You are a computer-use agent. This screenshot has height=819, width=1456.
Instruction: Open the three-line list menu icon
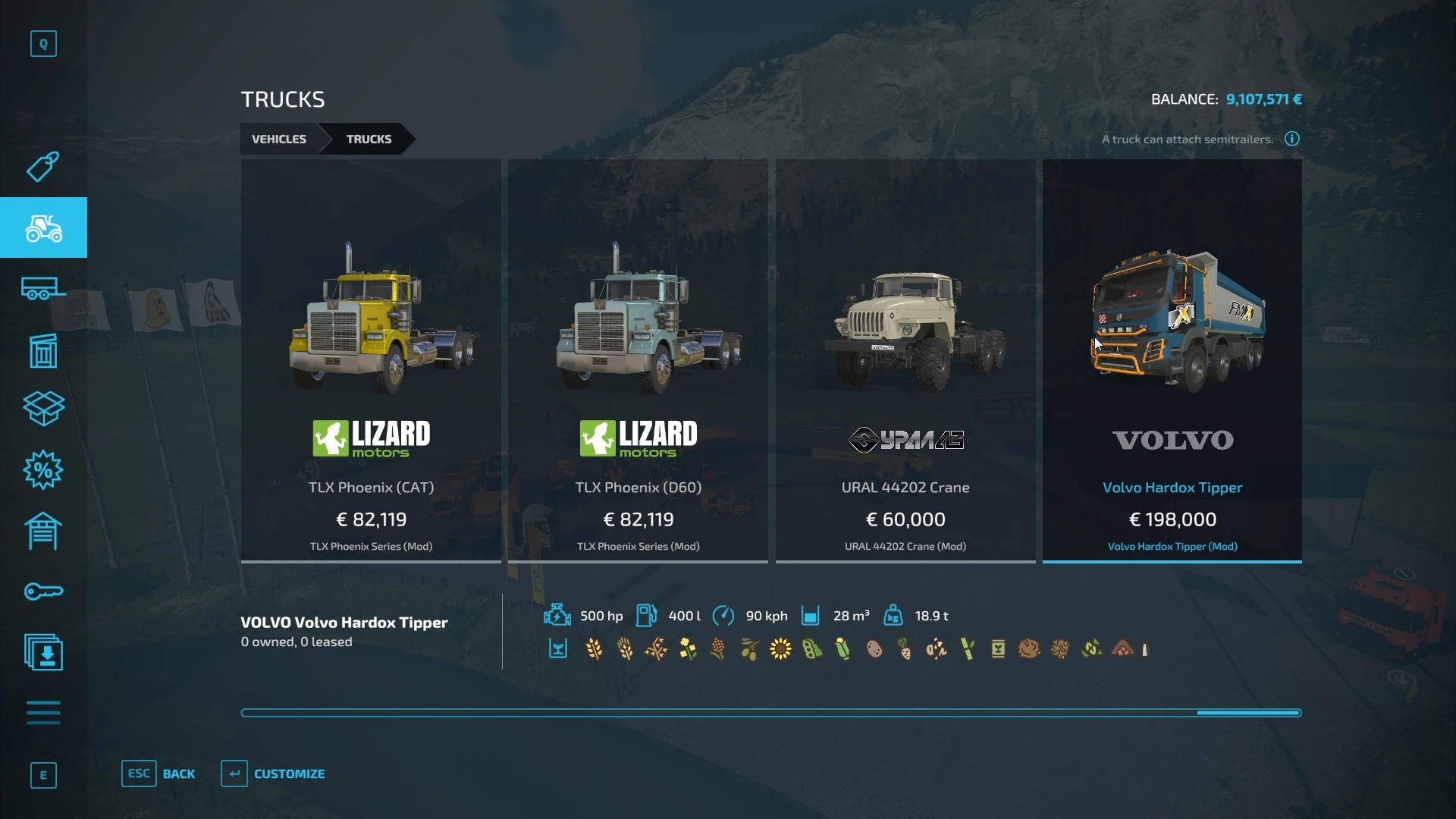click(43, 713)
